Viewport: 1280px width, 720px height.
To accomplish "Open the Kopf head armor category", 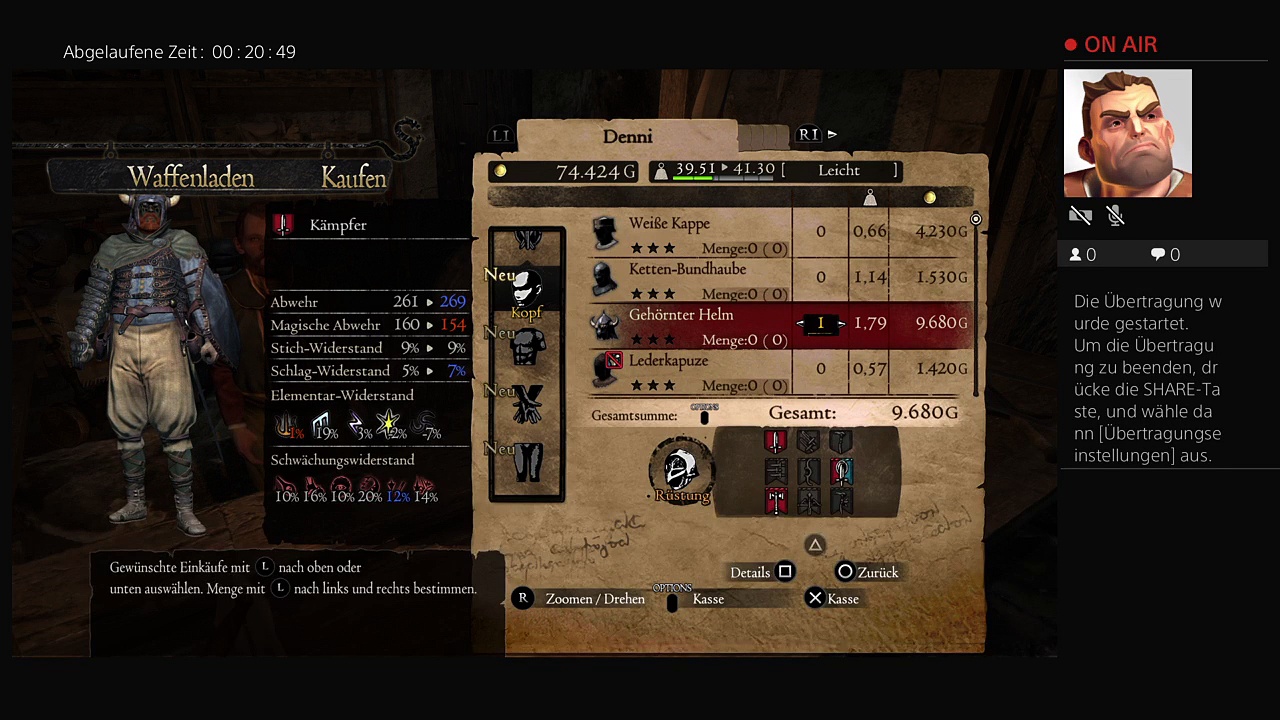I will click(526, 292).
